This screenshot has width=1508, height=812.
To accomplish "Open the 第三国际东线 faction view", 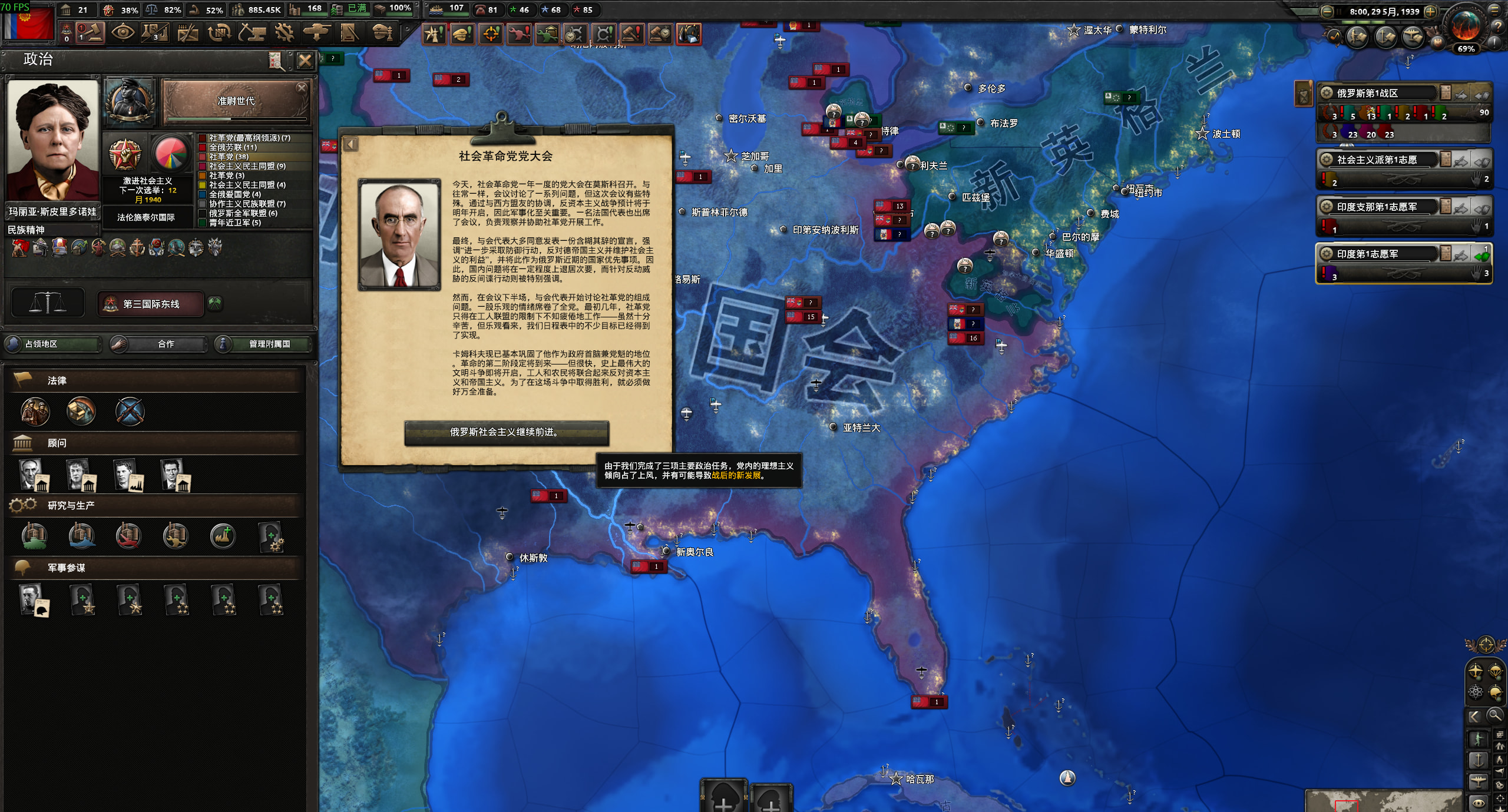I will pos(151,304).
